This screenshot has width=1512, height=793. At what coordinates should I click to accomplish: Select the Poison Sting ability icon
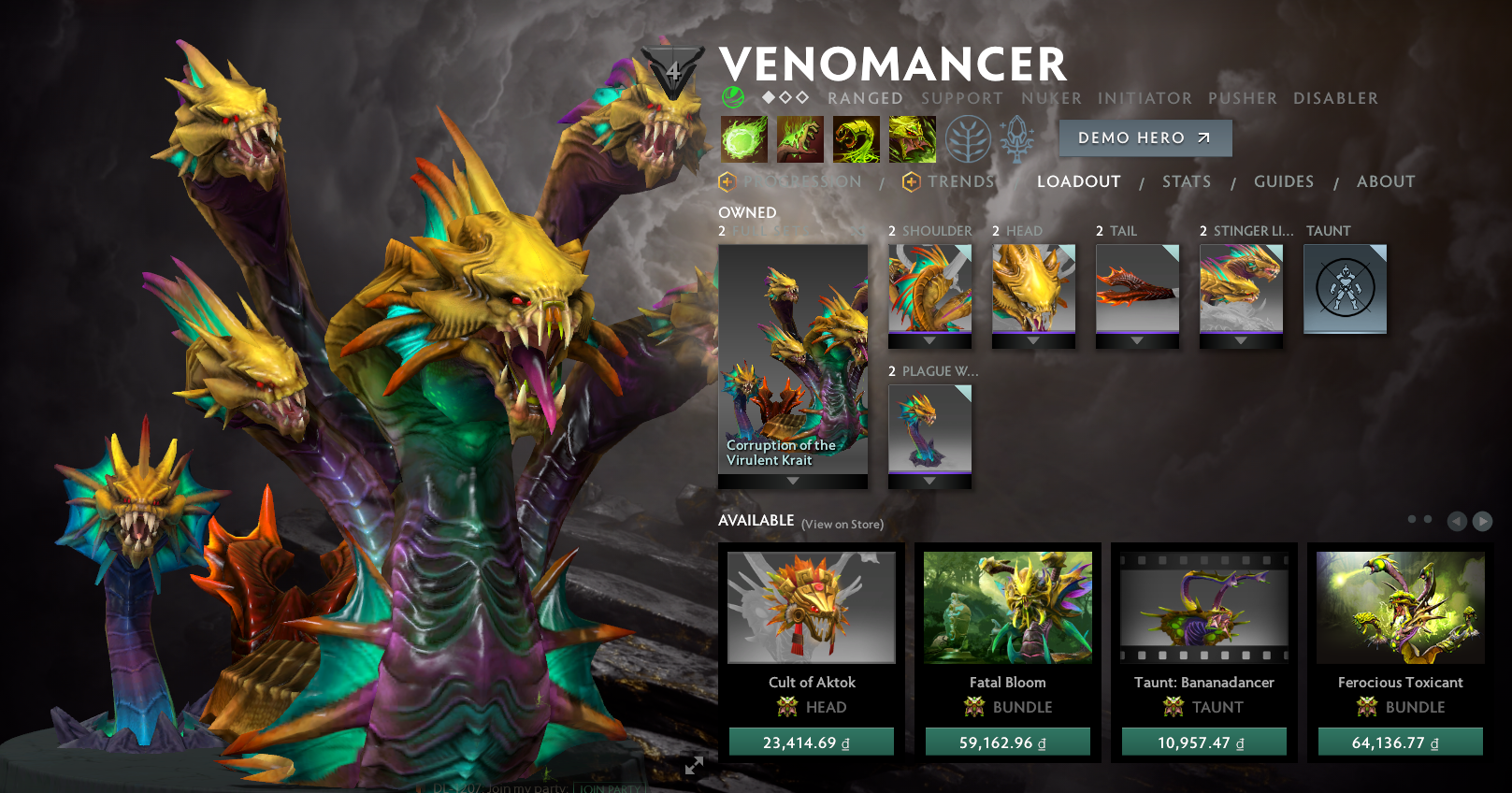pyautogui.click(x=800, y=137)
